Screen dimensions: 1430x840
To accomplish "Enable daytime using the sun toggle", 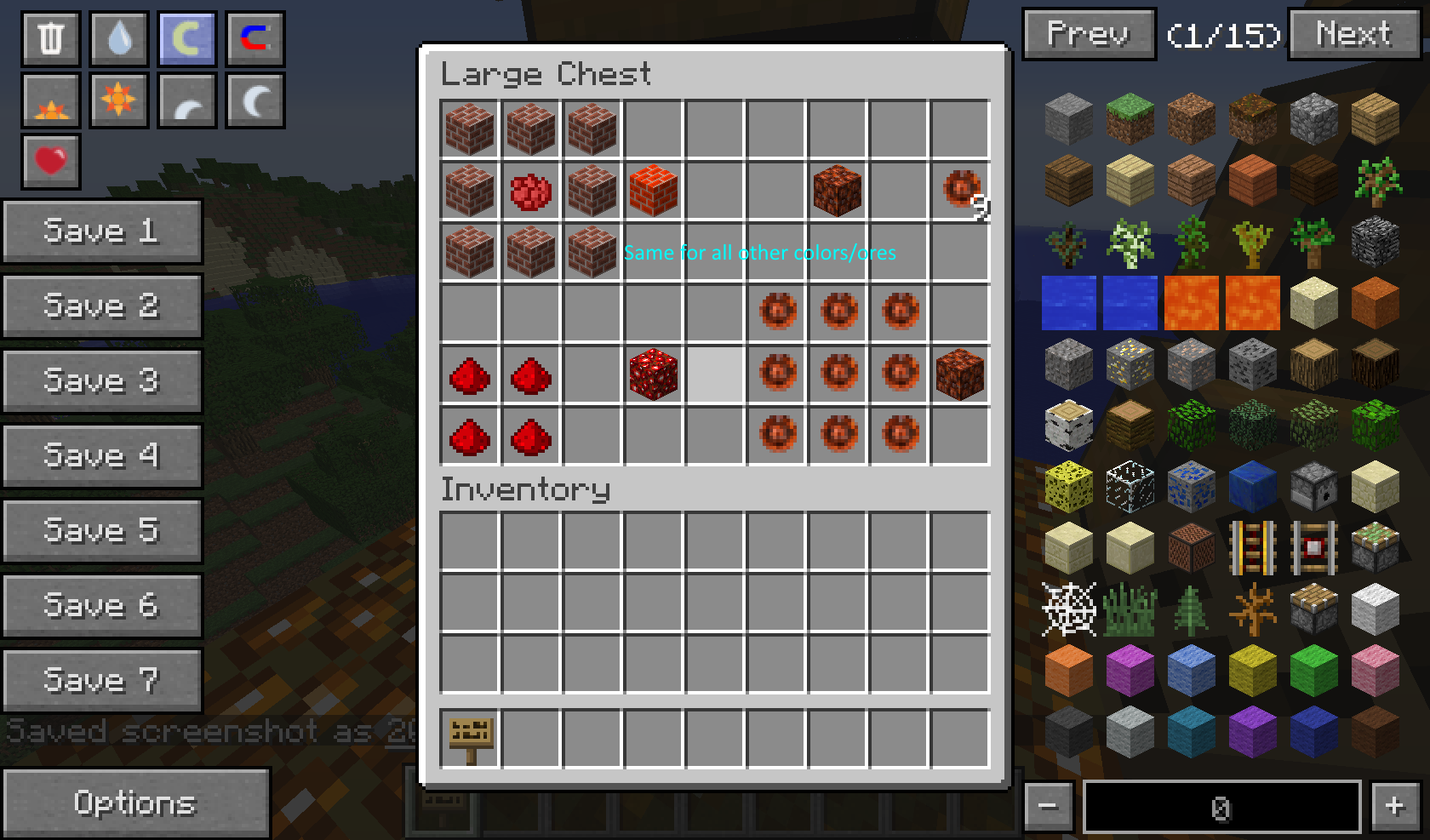I will pos(118,100).
